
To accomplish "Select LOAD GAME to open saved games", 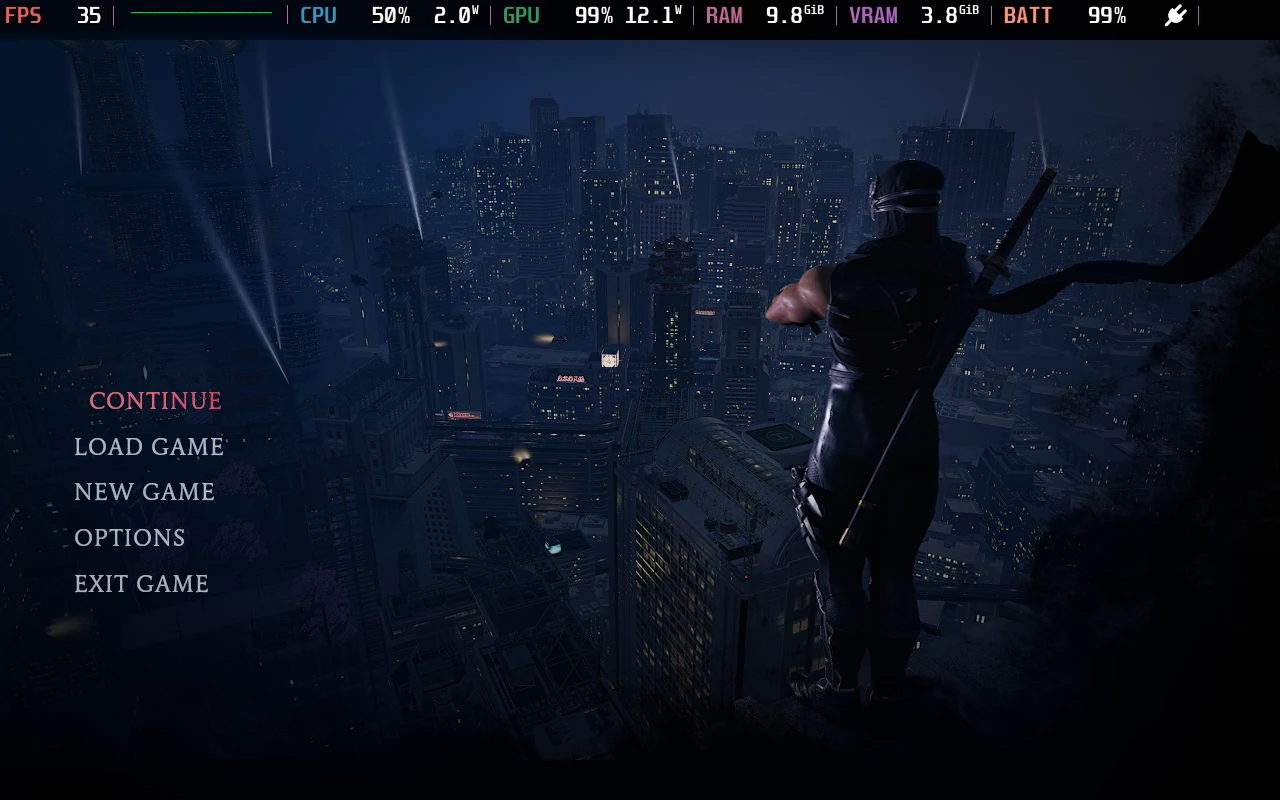I will [x=149, y=447].
